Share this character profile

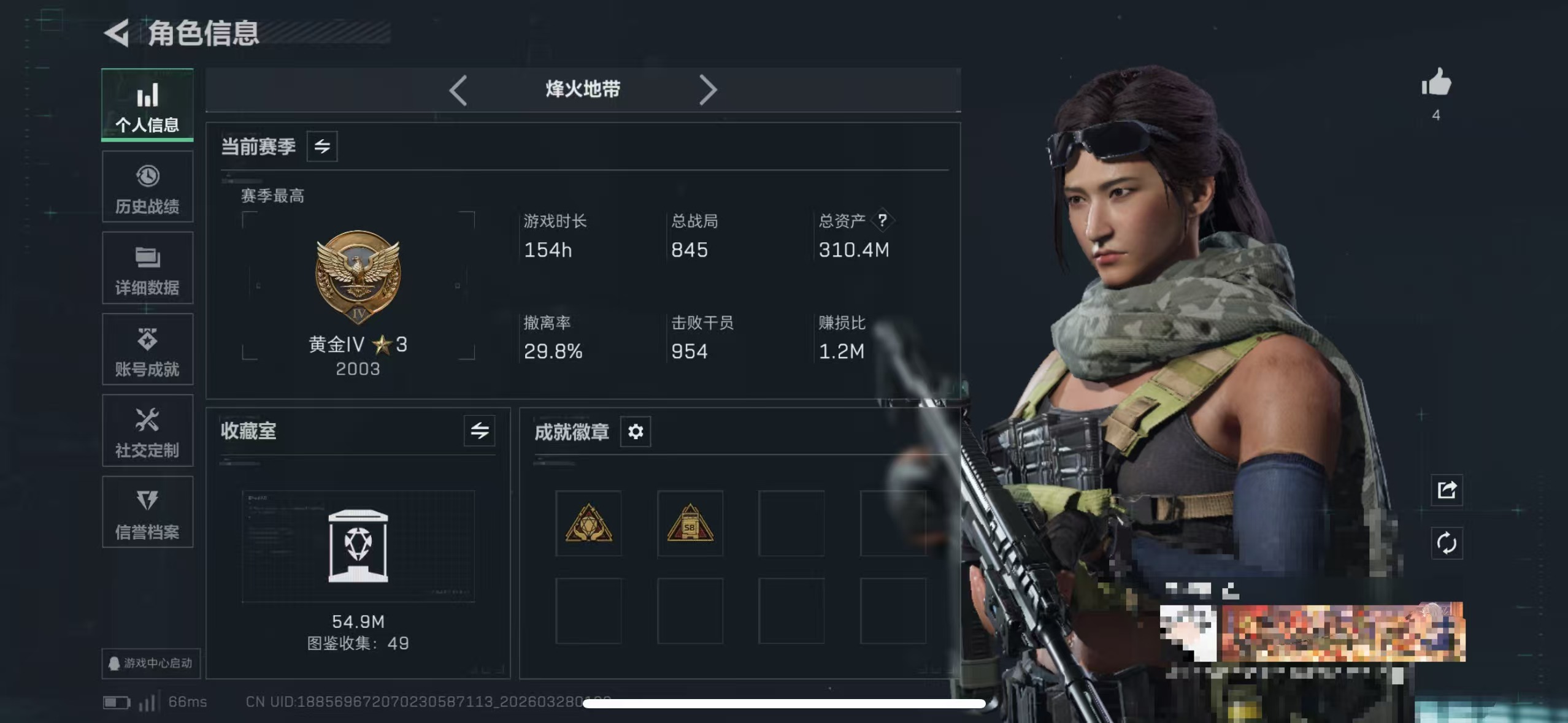click(x=1447, y=490)
